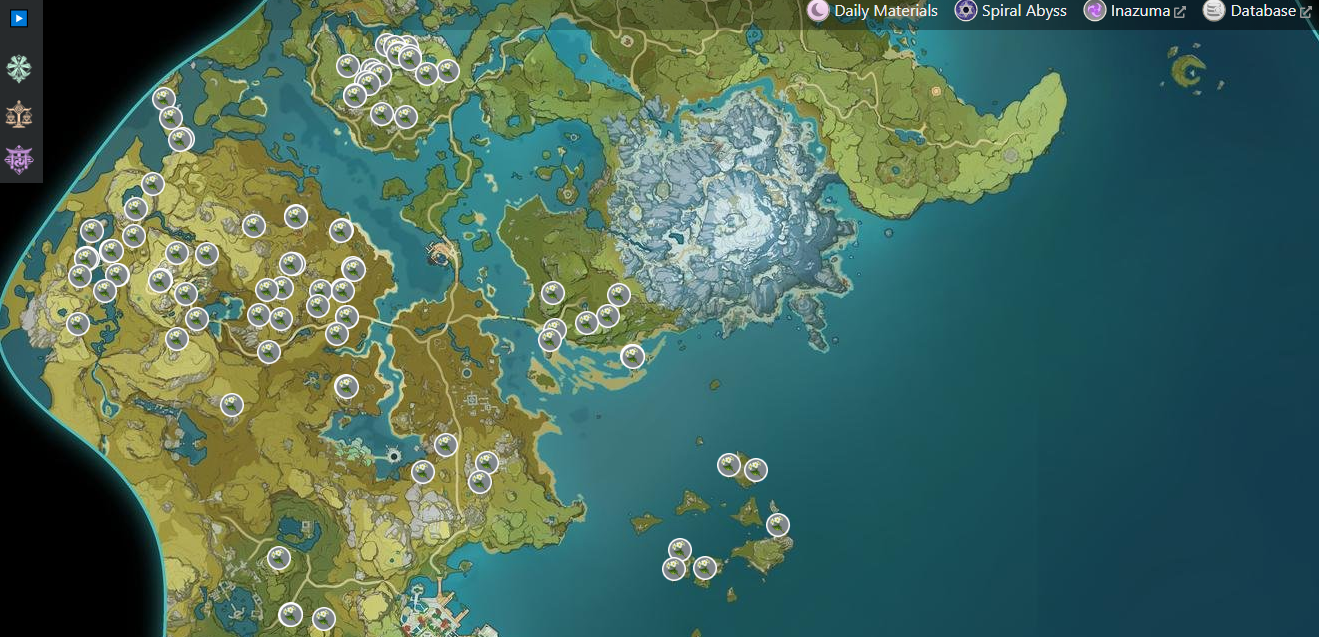Image resolution: width=1319 pixels, height=637 pixels.
Task: Expand the sidebar with the blue arrow button
Action: pos(19,18)
